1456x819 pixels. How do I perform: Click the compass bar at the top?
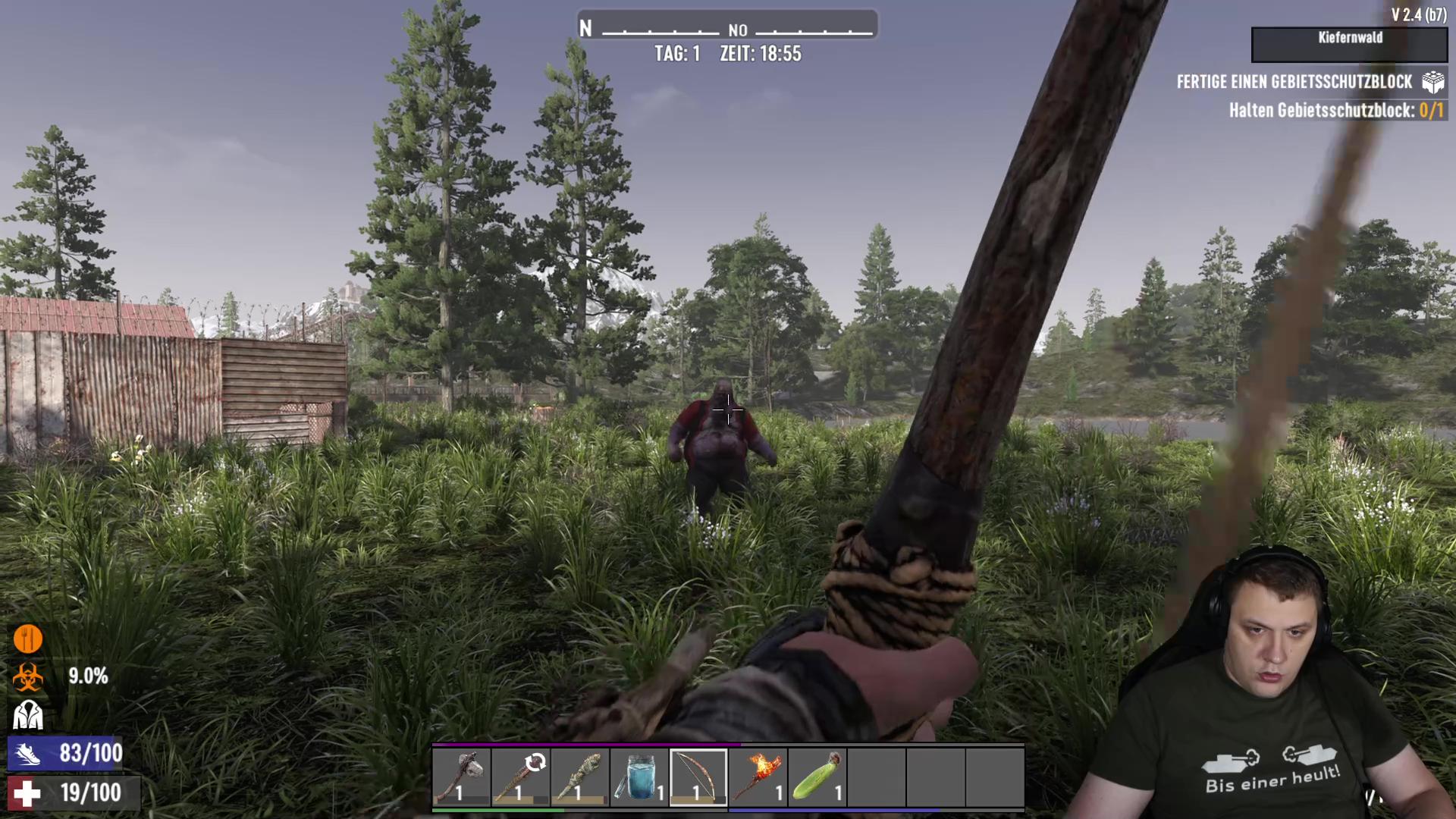[727, 26]
